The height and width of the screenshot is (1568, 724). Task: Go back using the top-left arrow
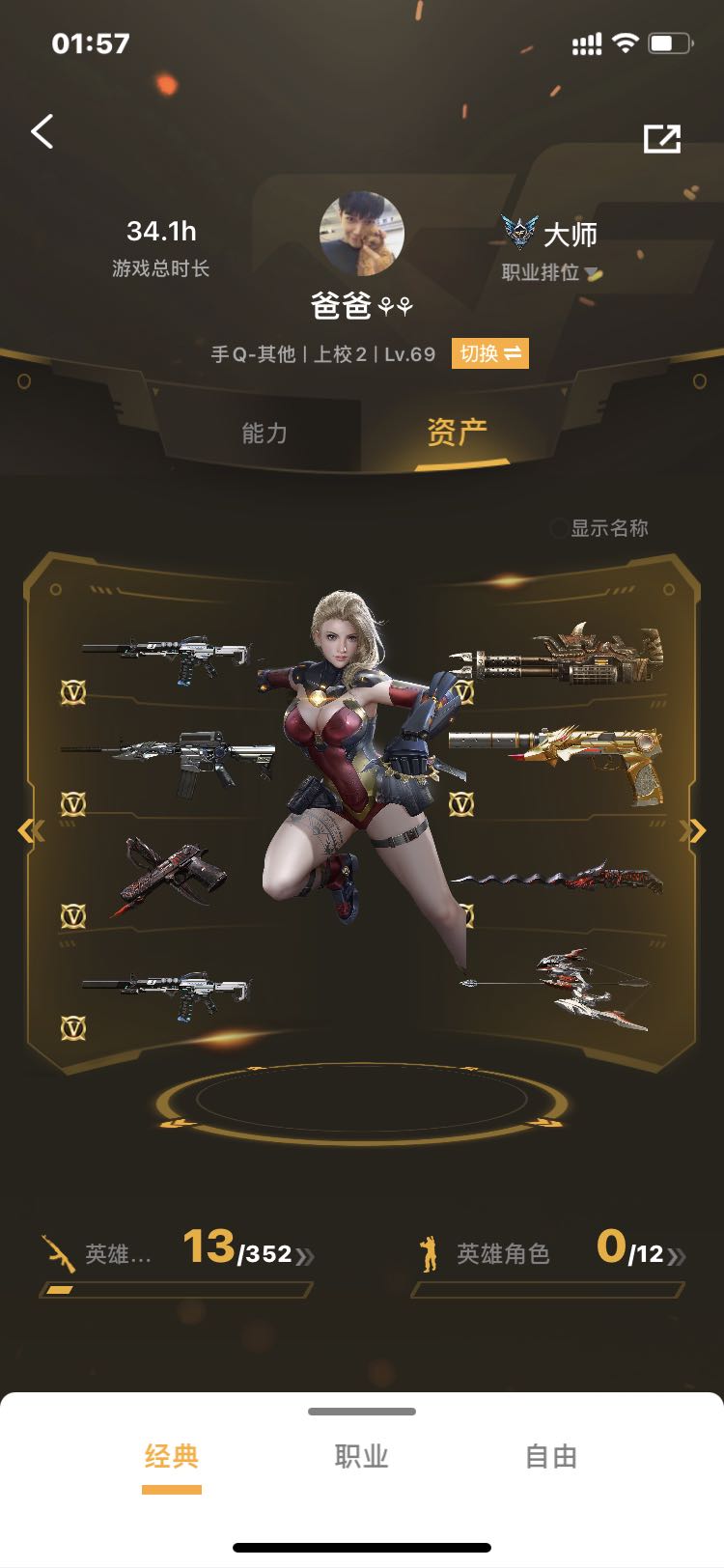click(42, 131)
